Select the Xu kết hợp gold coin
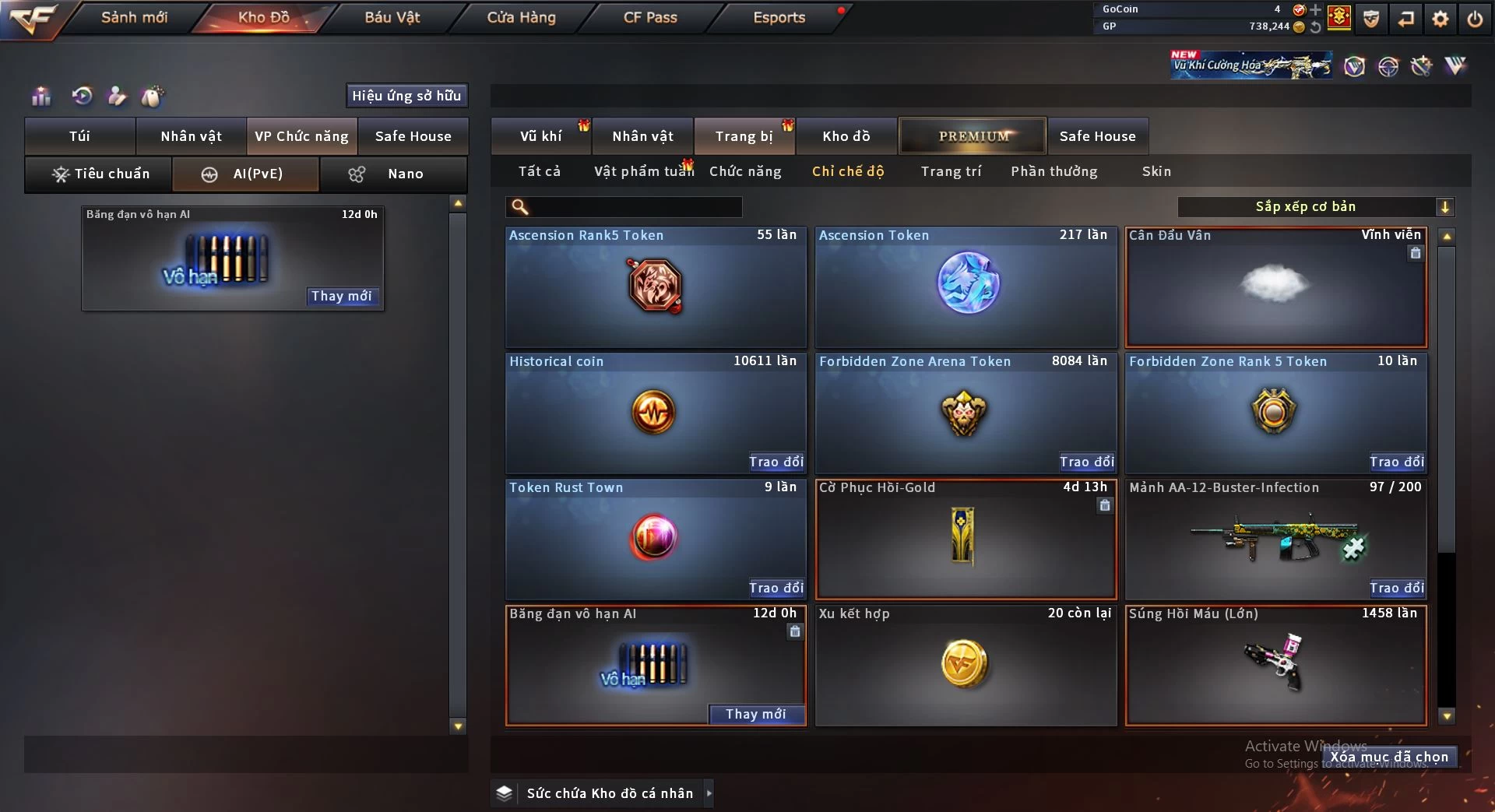 click(966, 665)
